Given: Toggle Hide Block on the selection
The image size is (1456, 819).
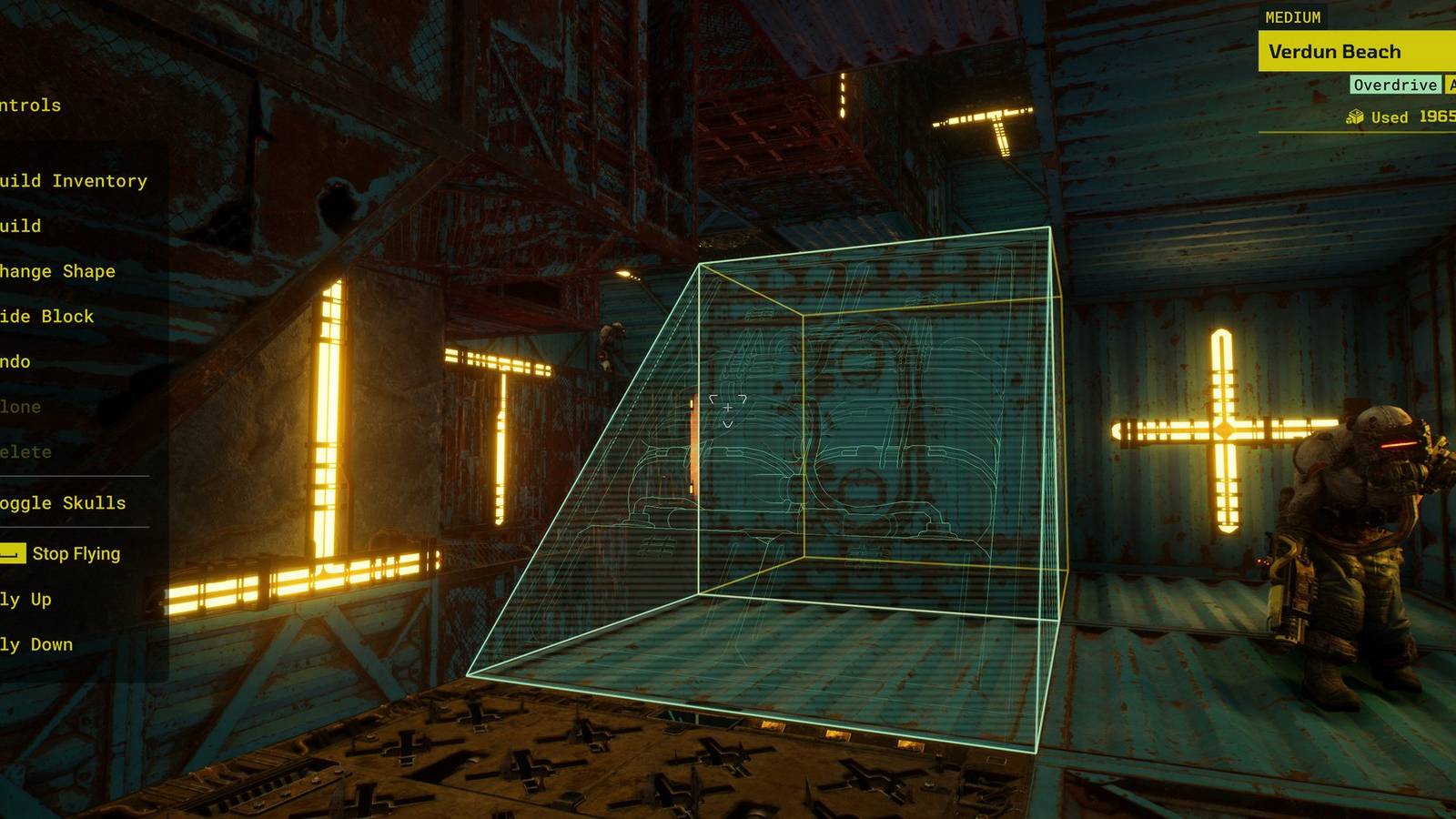Looking at the screenshot, I should [x=45, y=316].
